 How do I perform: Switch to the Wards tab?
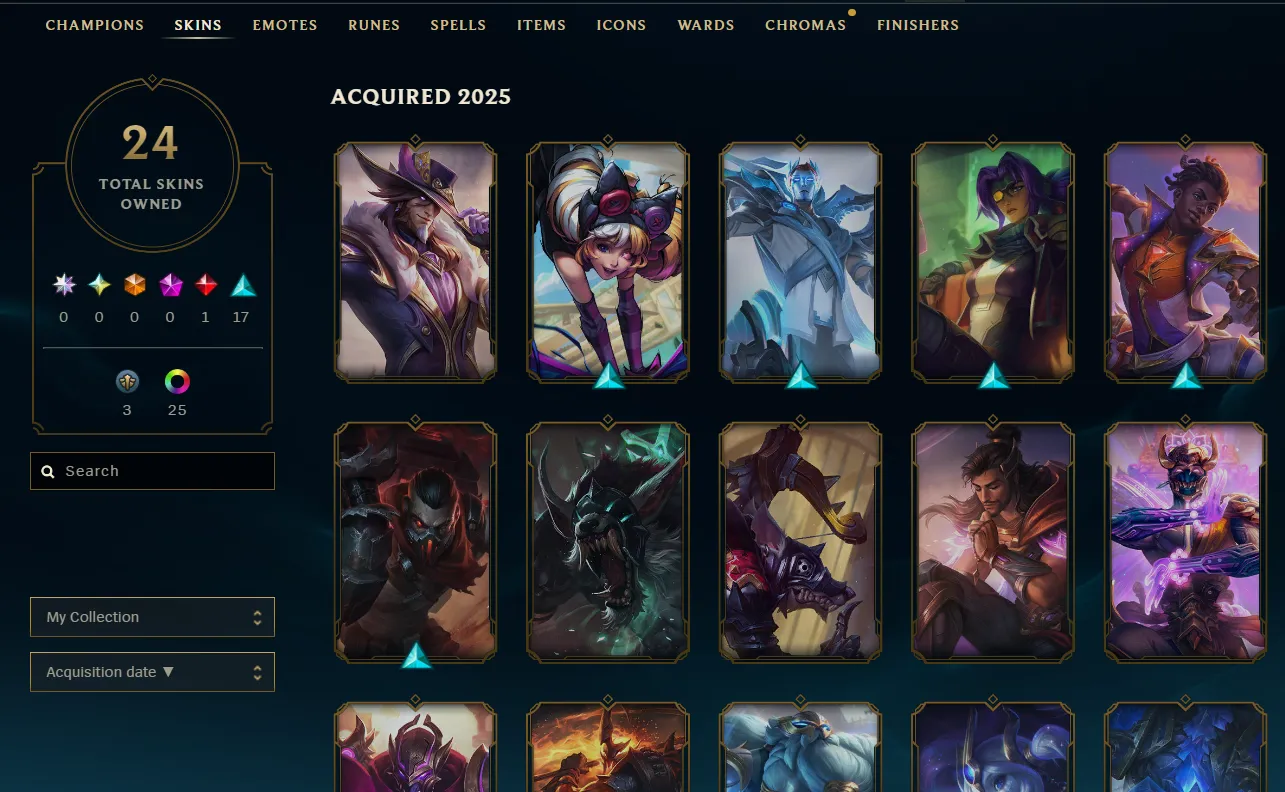tap(706, 25)
